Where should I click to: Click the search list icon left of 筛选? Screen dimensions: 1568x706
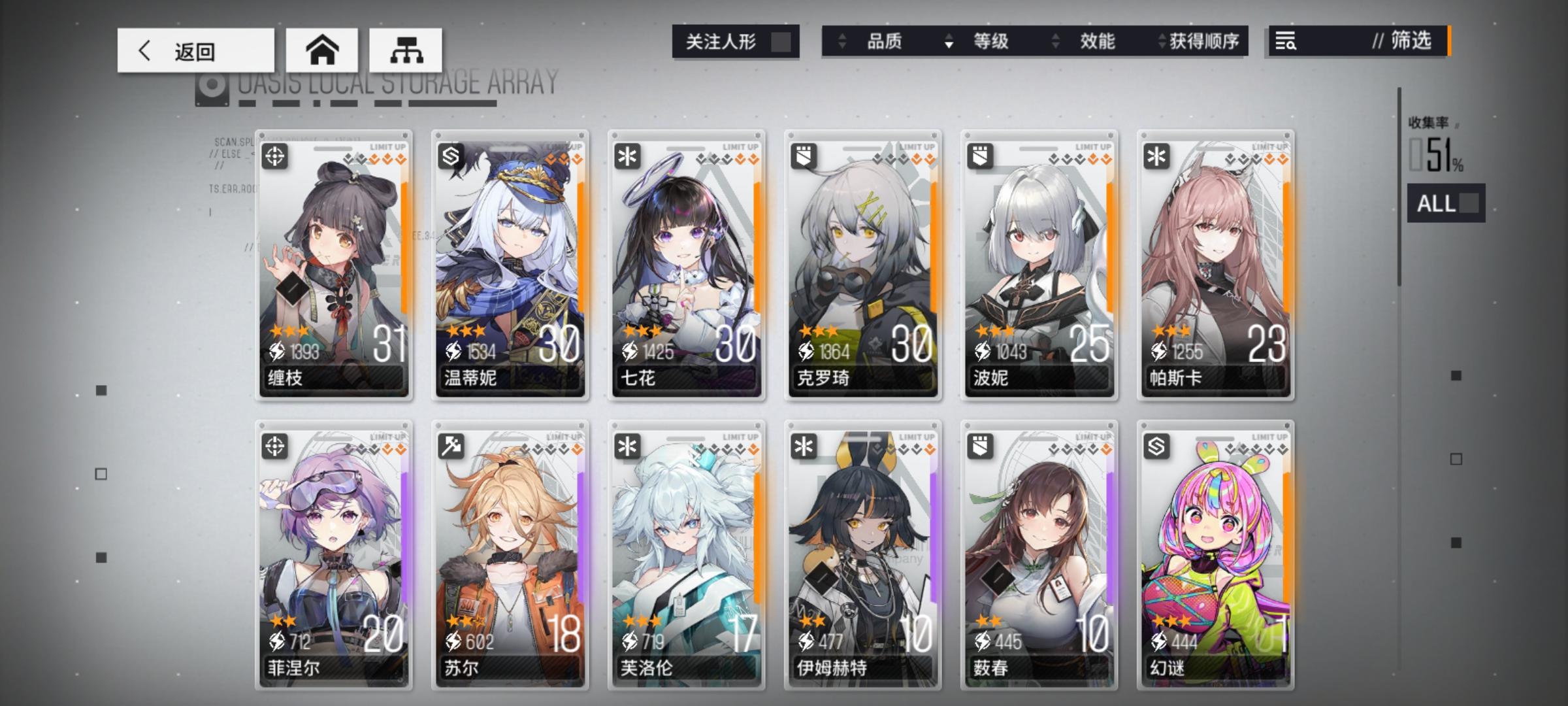1286,42
